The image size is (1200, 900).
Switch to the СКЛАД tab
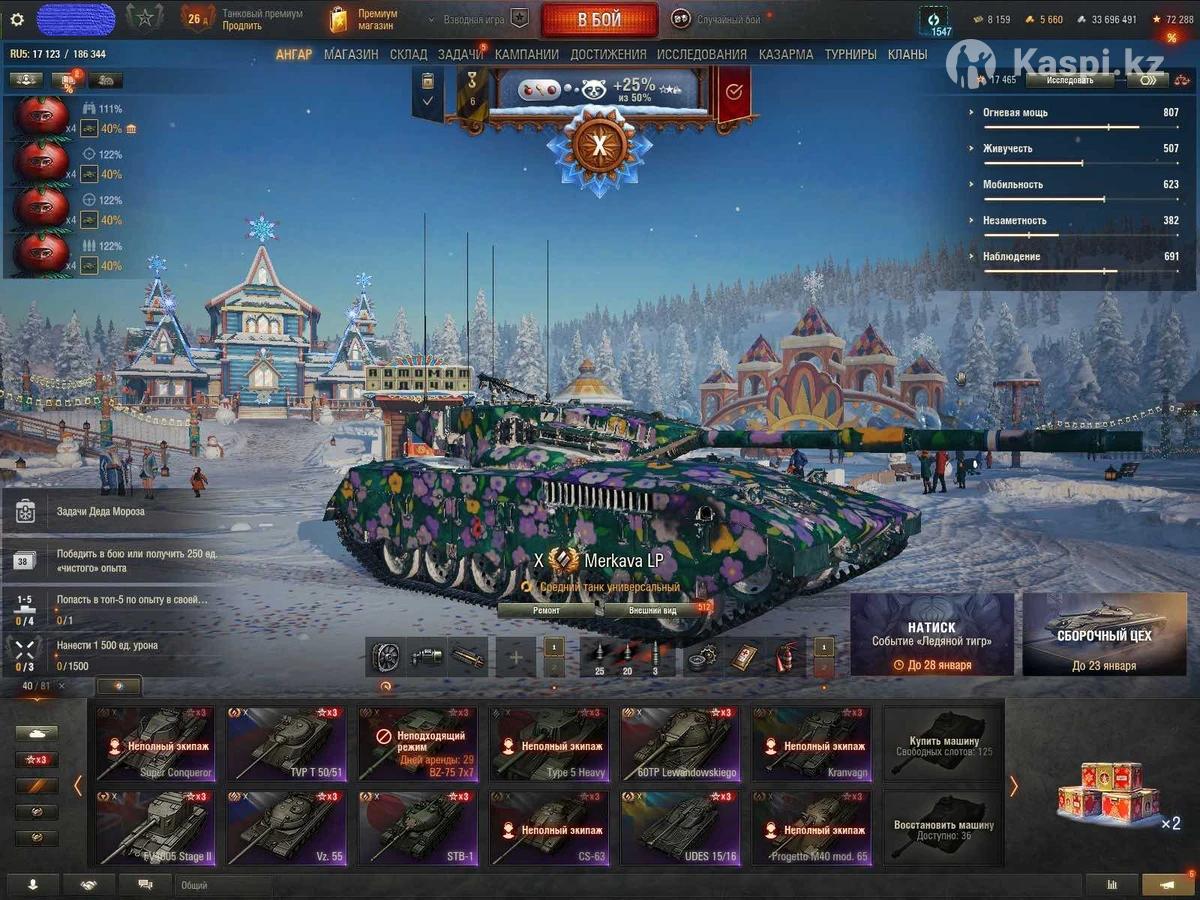408,54
